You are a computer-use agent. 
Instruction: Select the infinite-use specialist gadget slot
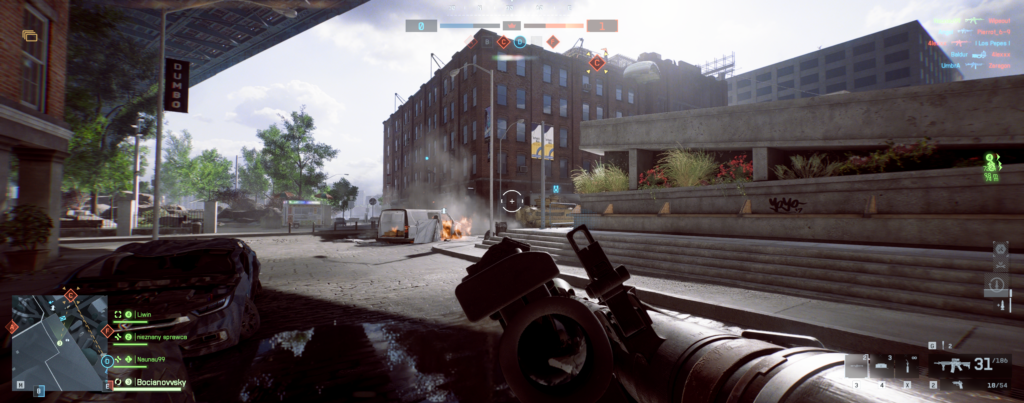point(908,367)
